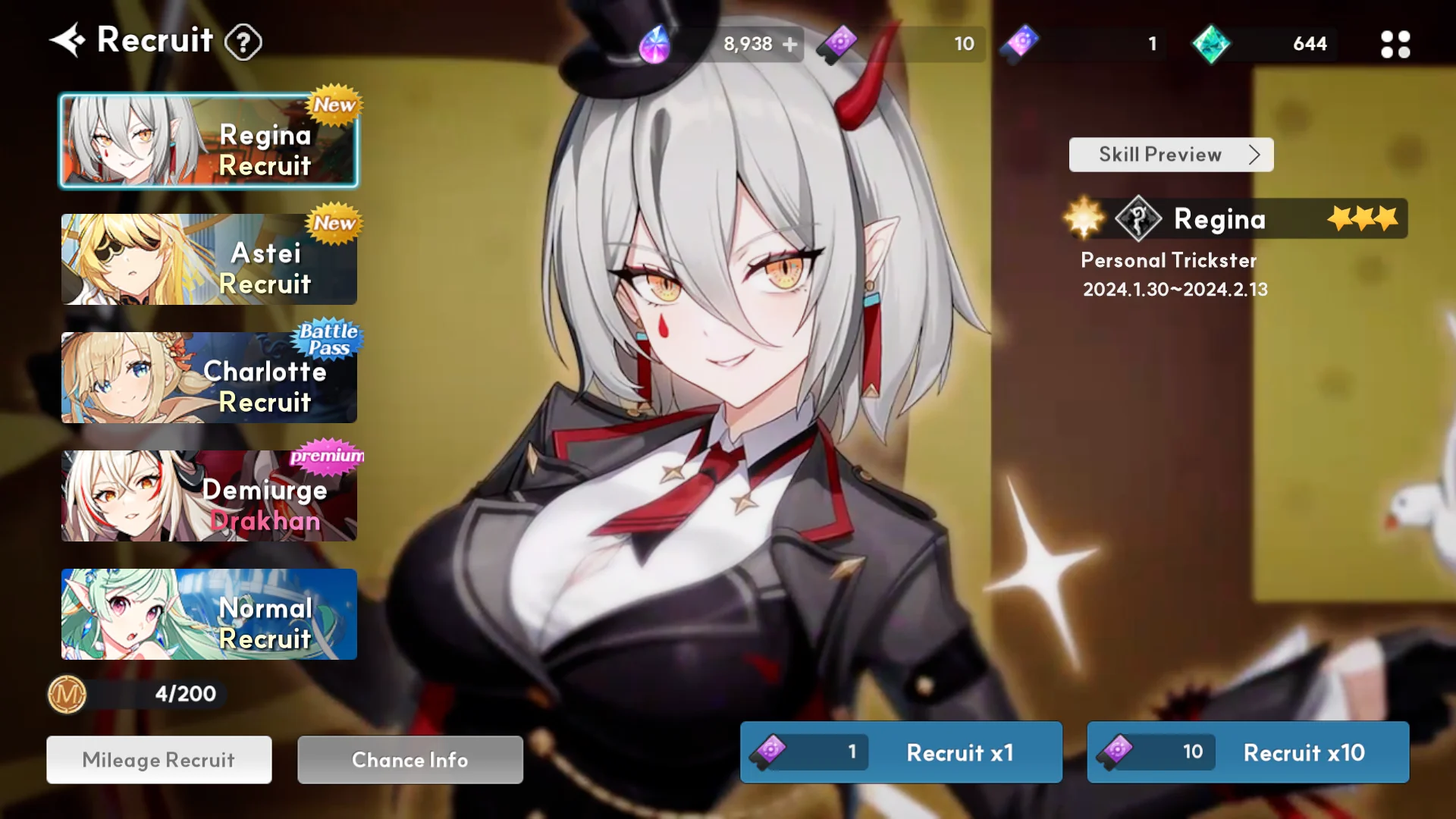This screenshot has height=819, width=1456.
Task: Choose the Charlotte Recruit Battle Pass banner
Action: click(x=209, y=378)
